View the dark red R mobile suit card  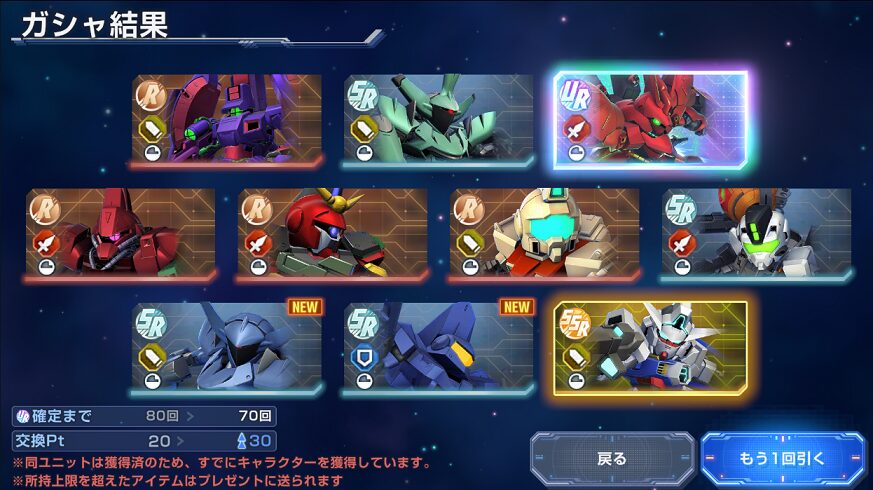click(x=121, y=234)
